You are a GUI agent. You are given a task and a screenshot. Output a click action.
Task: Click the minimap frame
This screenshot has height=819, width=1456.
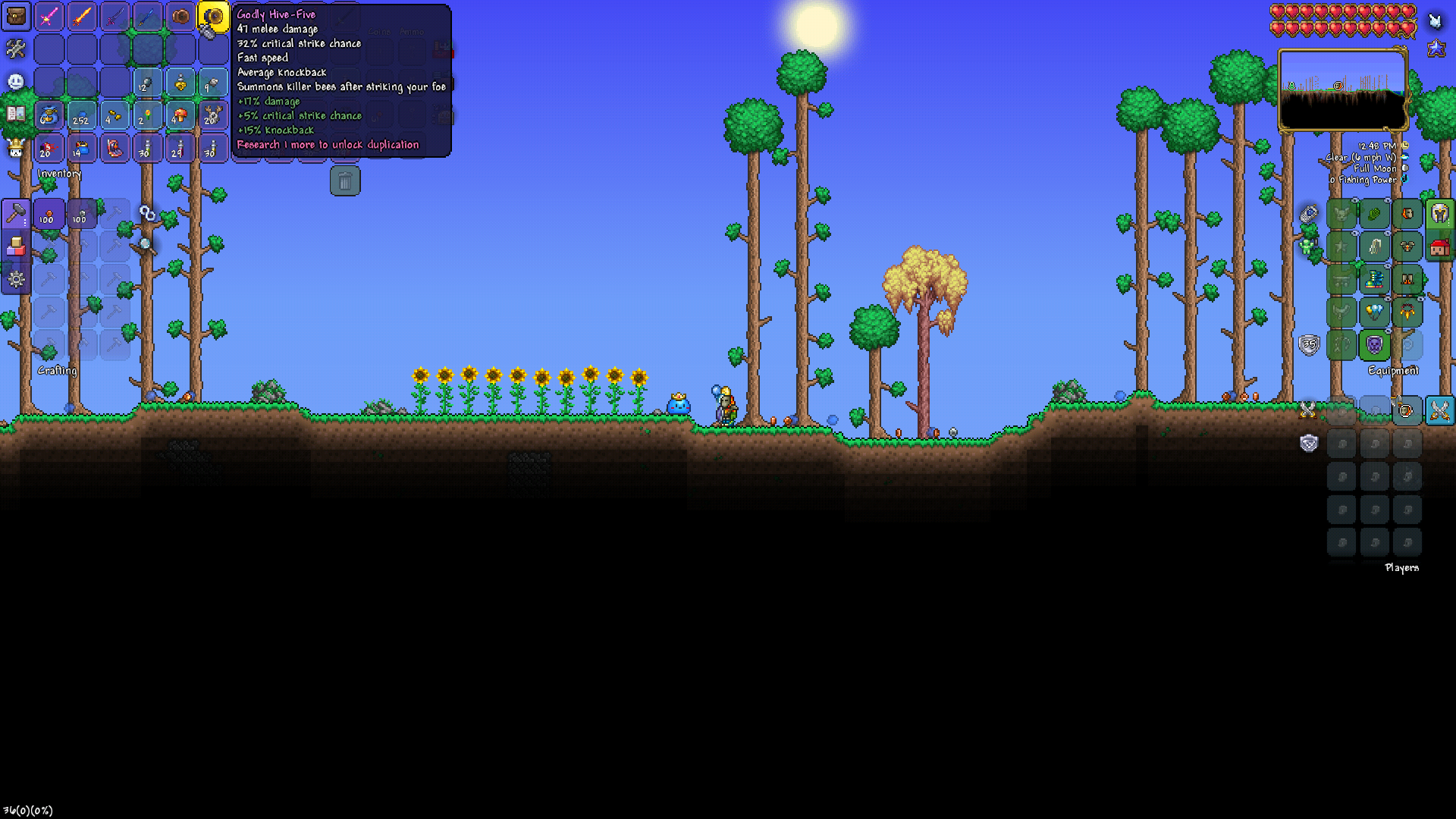pos(1341,90)
